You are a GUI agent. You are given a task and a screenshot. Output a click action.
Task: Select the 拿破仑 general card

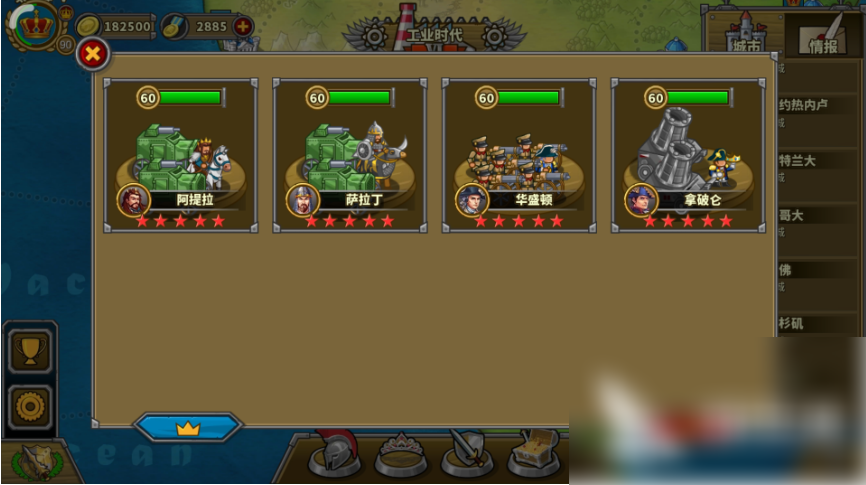pos(688,156)
